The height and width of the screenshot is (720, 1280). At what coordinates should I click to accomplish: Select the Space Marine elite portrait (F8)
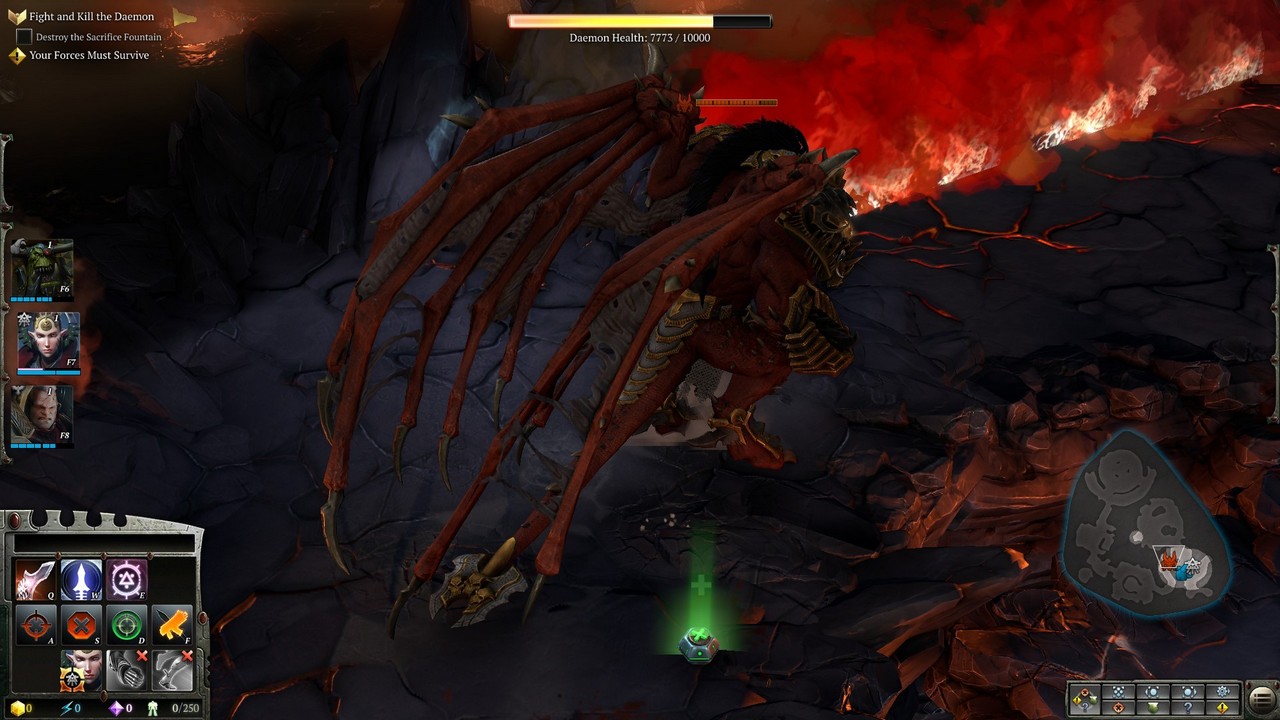tap(42, 414)
